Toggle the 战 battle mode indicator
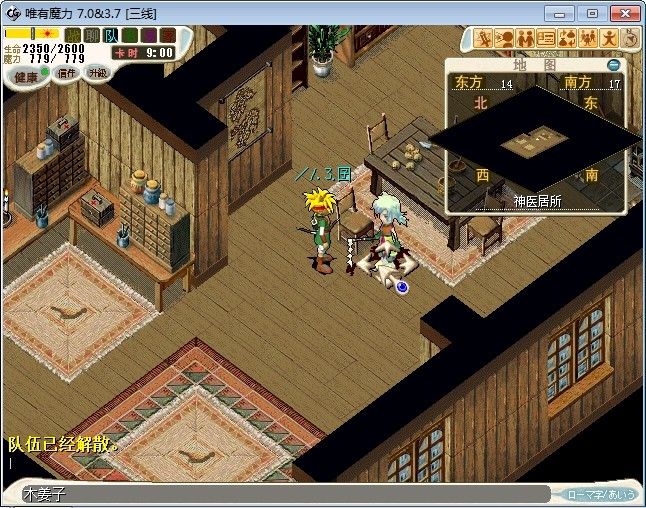This screenshot has height=508, width=646. (73, 36)
